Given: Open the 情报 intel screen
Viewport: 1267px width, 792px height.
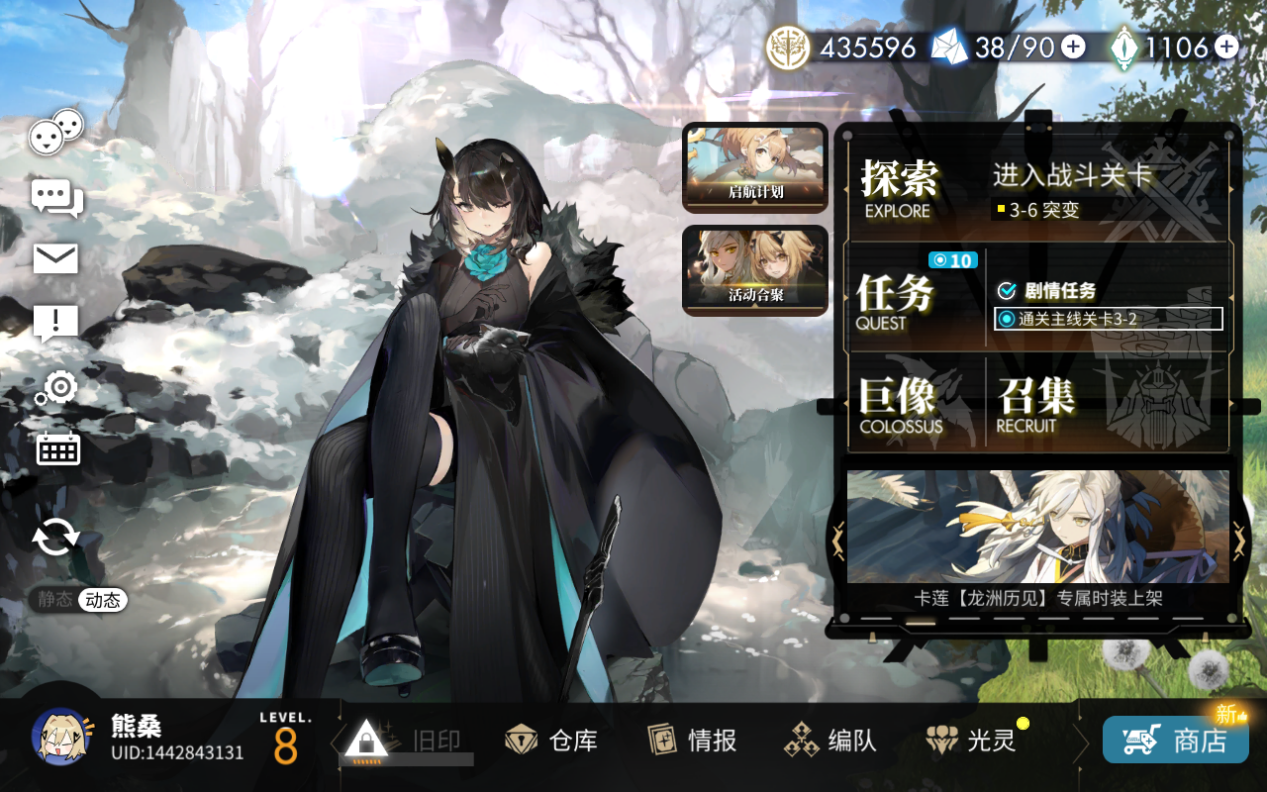Looking at the screenshot, I should (x=692, y=740).
